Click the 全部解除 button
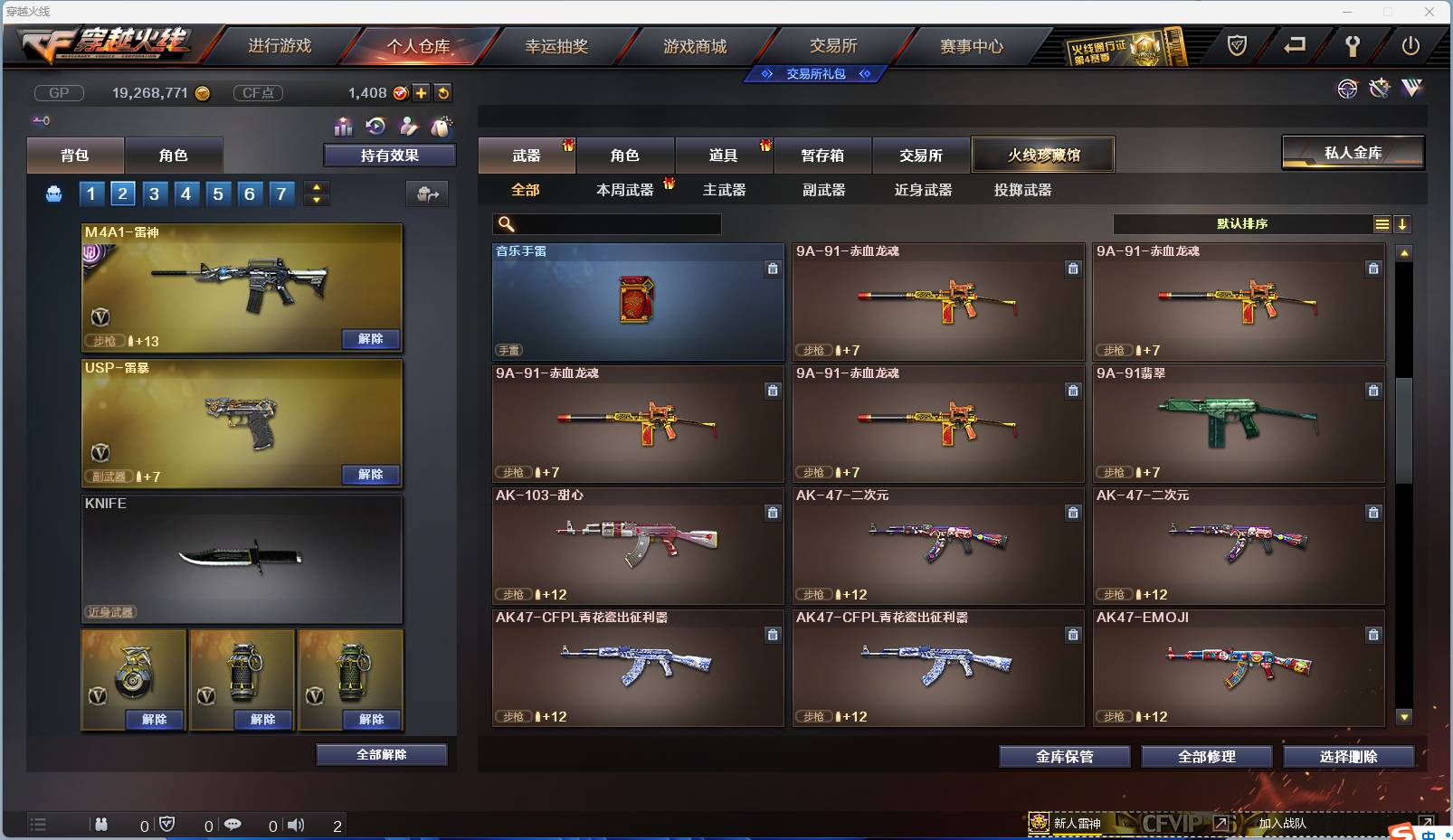This screenshot has width=1453, height=840. pyautogui.click(x=382, y=754)
